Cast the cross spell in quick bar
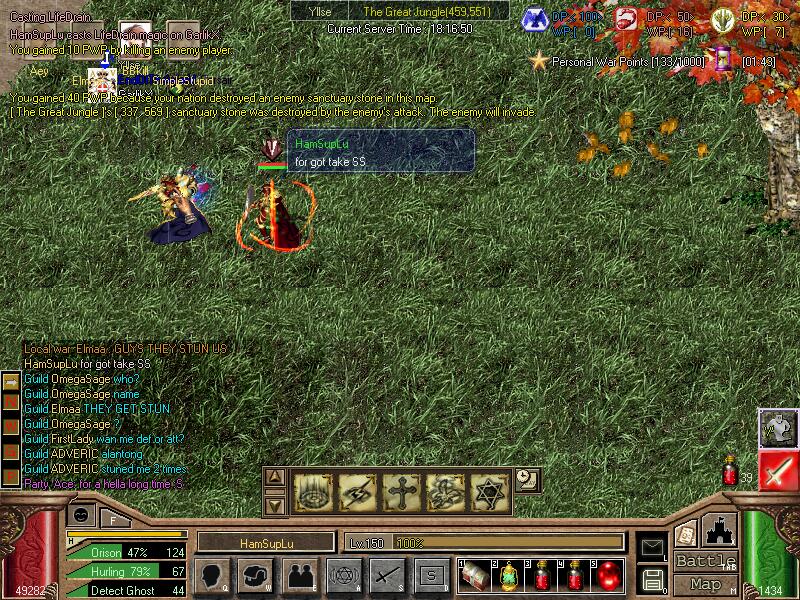Screen dimensions: 800x600 click(401, 491)
